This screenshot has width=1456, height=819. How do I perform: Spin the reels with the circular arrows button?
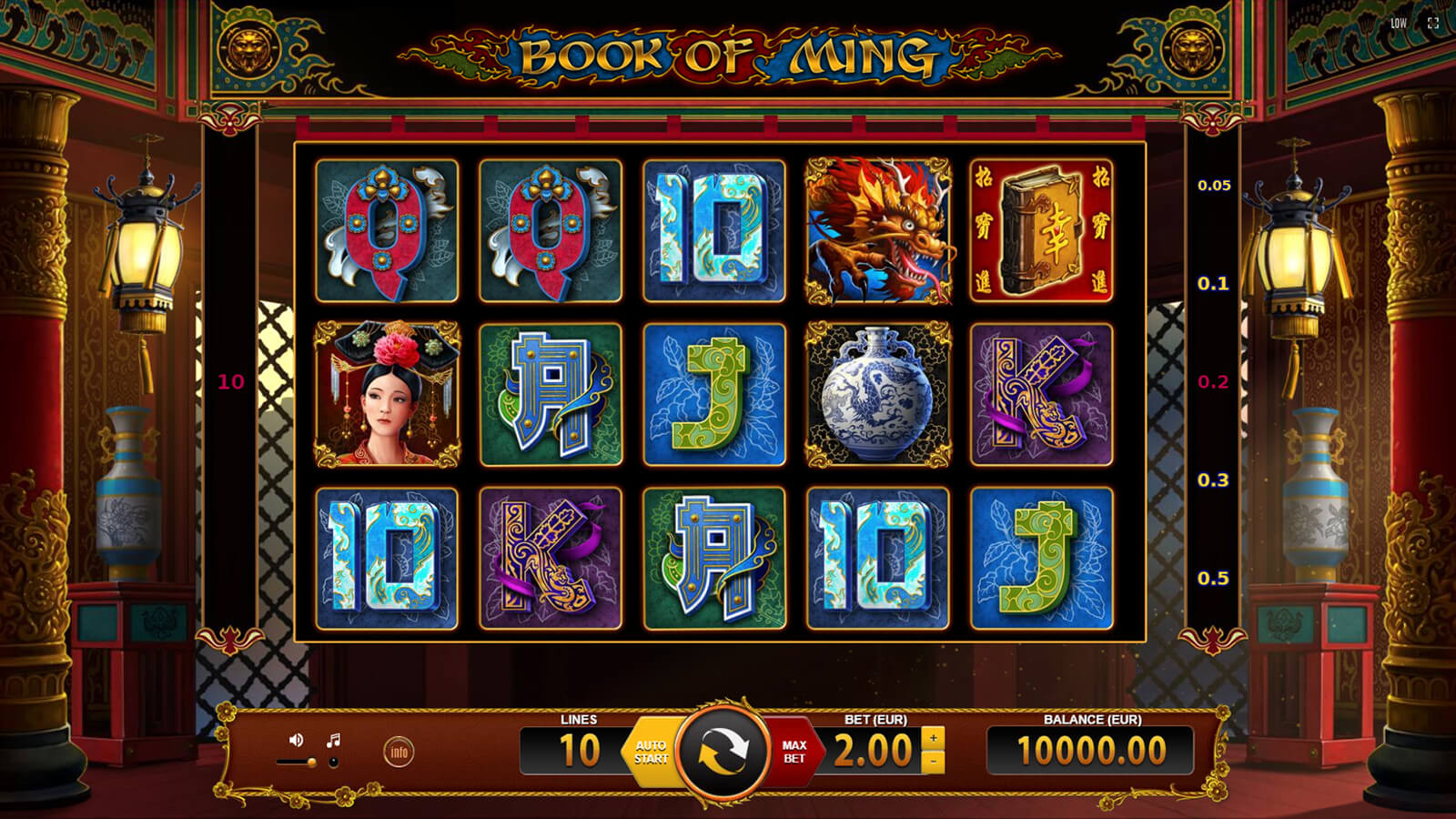click(x=723, y=752)
